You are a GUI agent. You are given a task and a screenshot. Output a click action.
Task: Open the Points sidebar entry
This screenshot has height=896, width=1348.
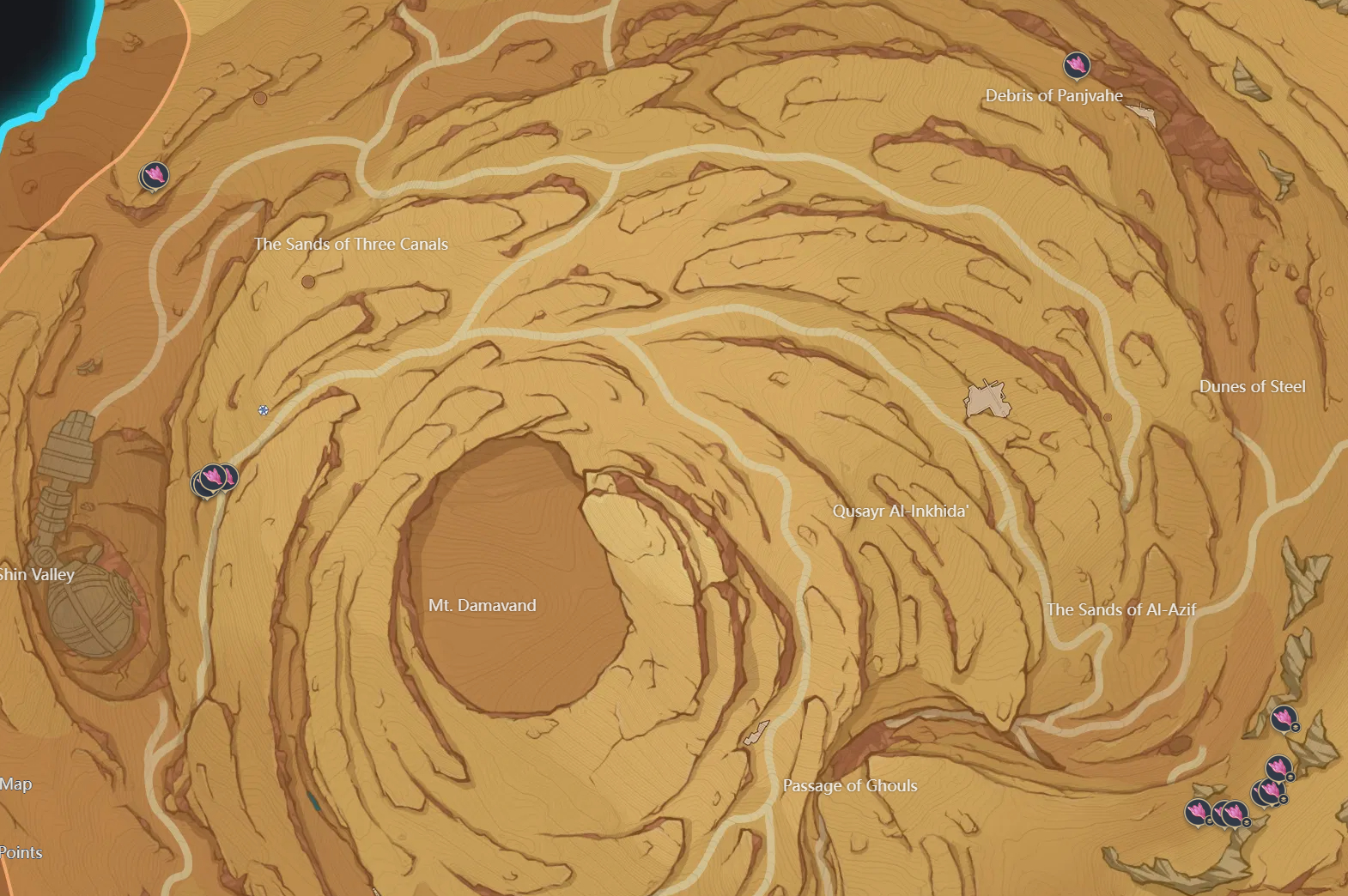[21, 852]
